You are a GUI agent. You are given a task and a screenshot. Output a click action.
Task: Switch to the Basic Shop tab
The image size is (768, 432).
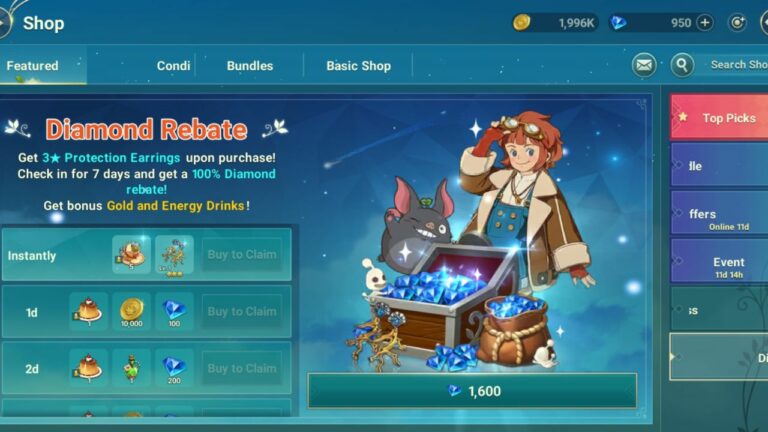click(358, 66)
